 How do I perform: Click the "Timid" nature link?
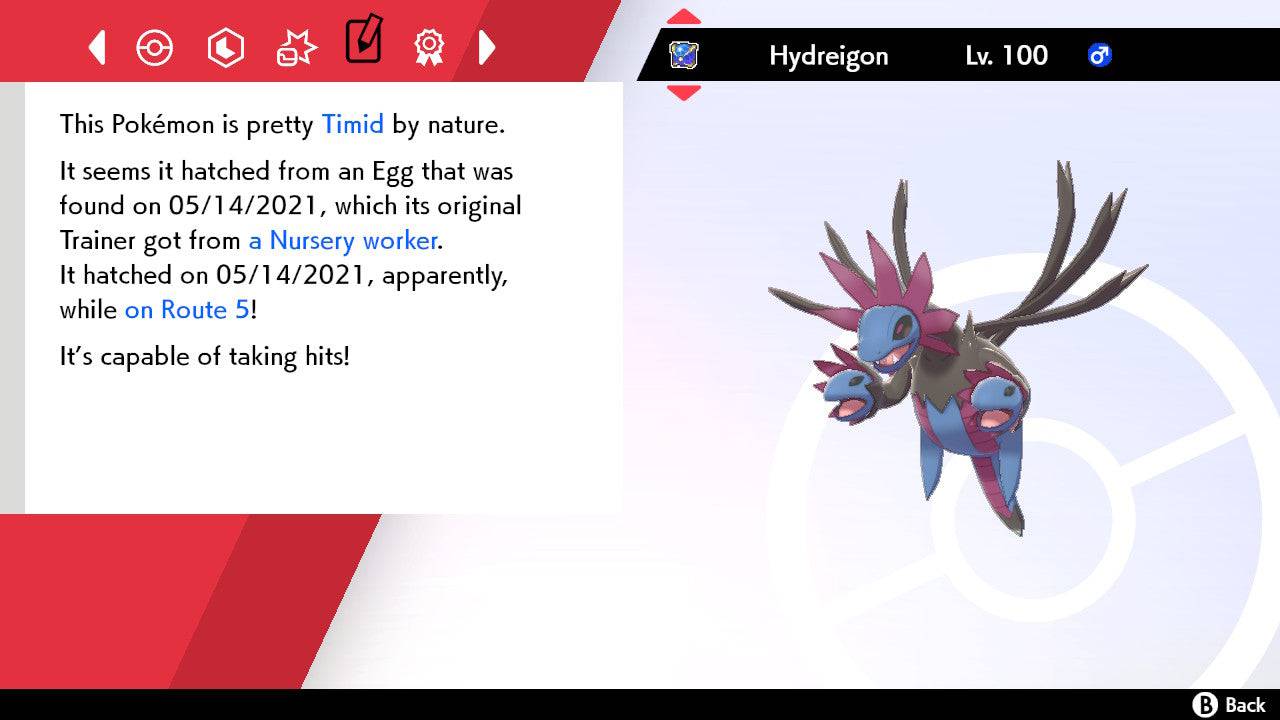(352, 124)
